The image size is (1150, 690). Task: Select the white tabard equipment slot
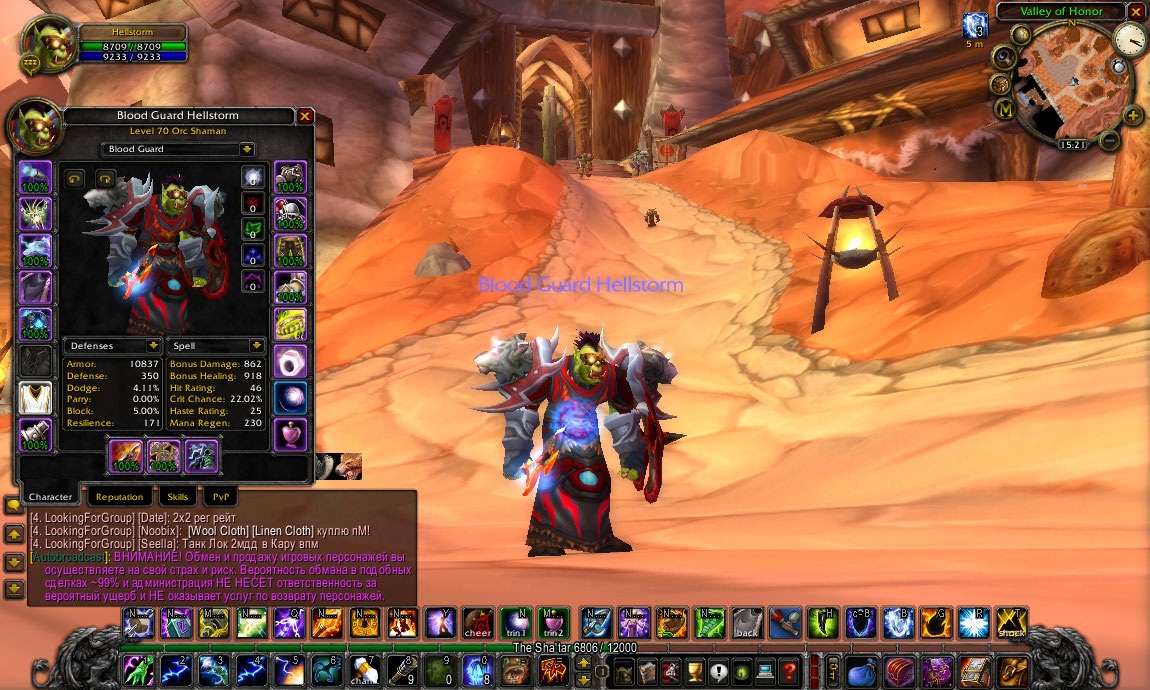(36, 397)
